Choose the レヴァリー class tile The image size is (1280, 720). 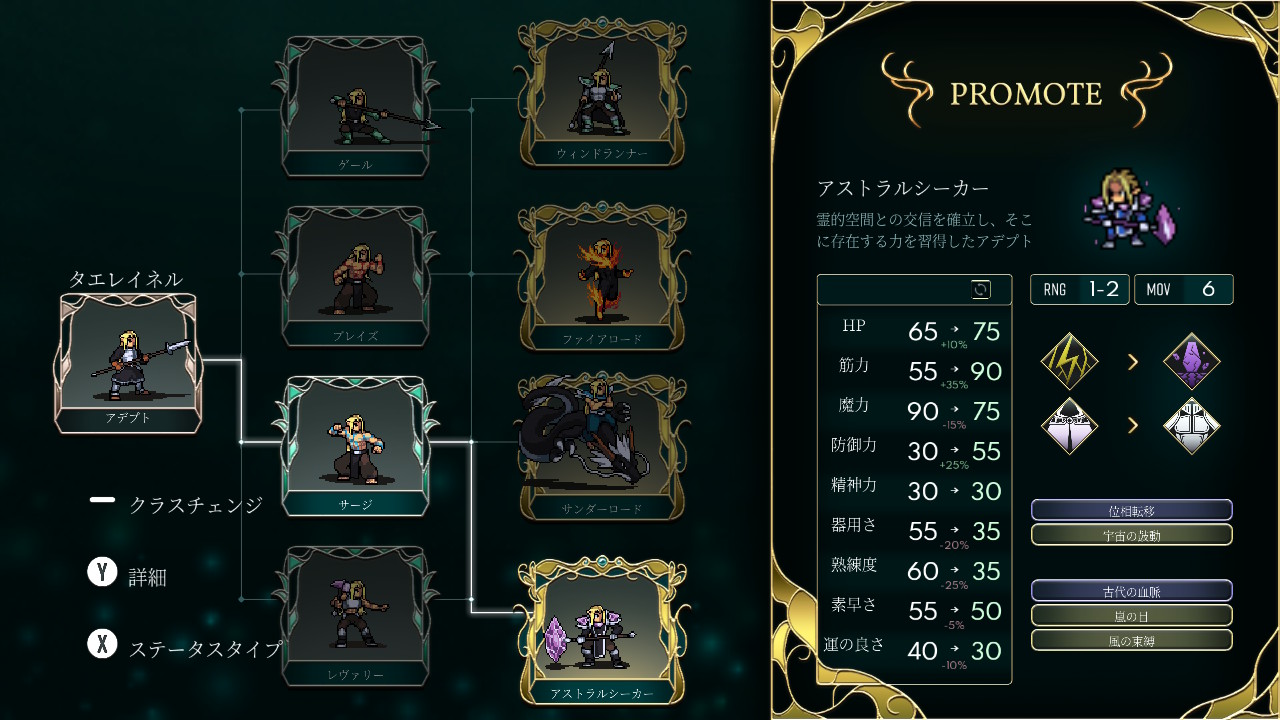[x=355, y=616]
